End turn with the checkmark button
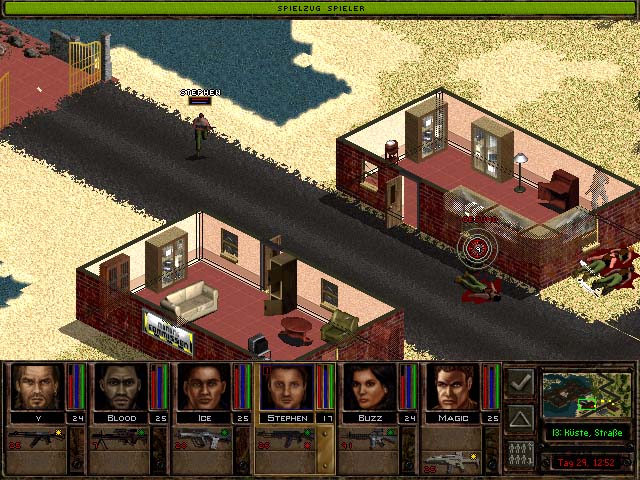 (x=520, y=382)
